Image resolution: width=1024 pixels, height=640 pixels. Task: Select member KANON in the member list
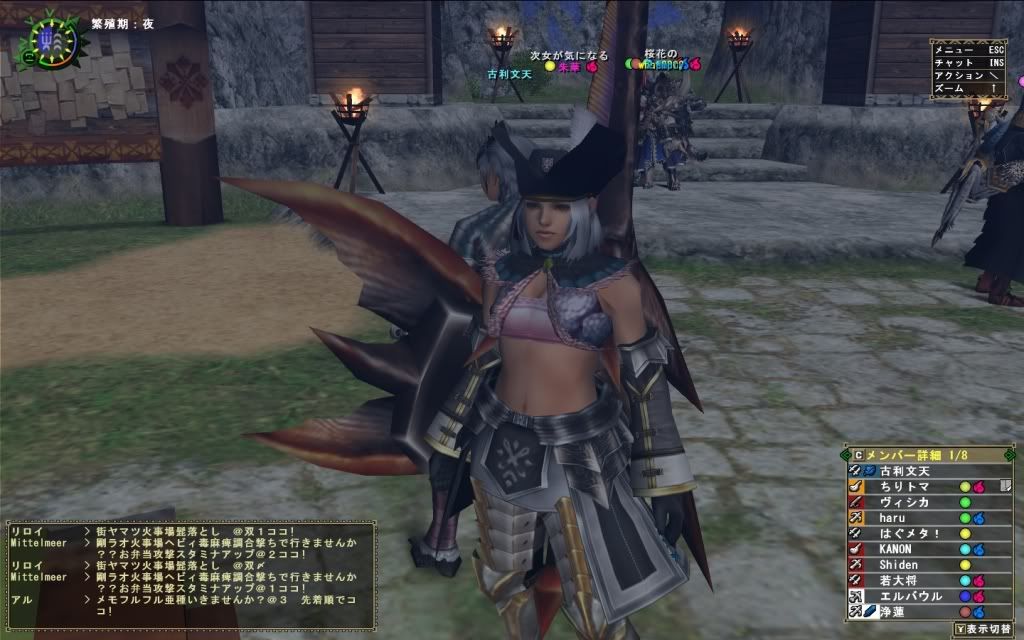896,549
